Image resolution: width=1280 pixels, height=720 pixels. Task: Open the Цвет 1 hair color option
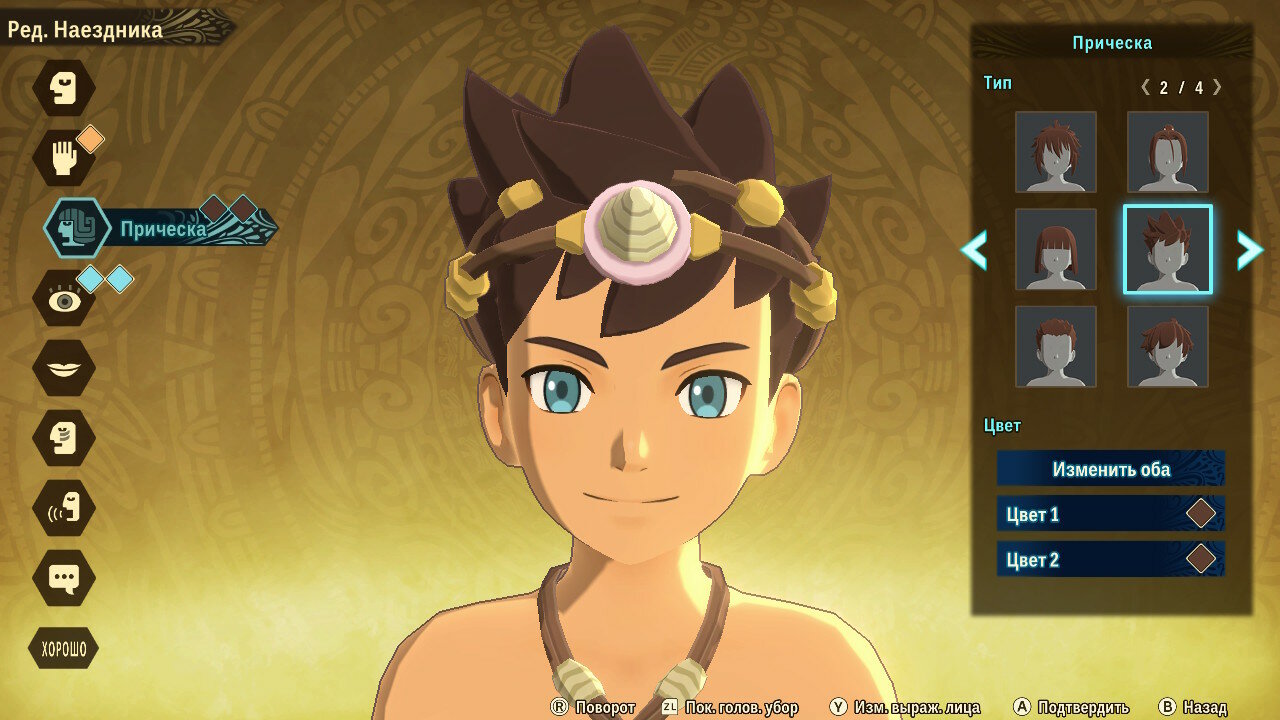1110,514
